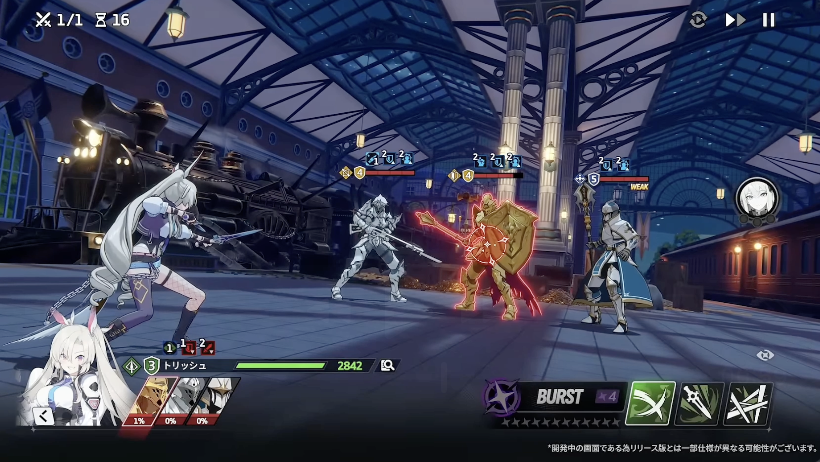Use the crossed slash skill
The image size is (820, 462).
pyautogui.click(x=651, y=404)
